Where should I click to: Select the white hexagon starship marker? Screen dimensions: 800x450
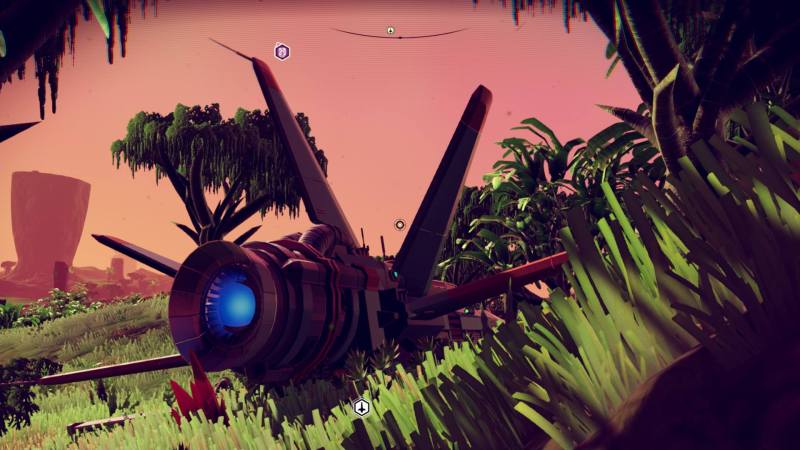coord(362,407)
